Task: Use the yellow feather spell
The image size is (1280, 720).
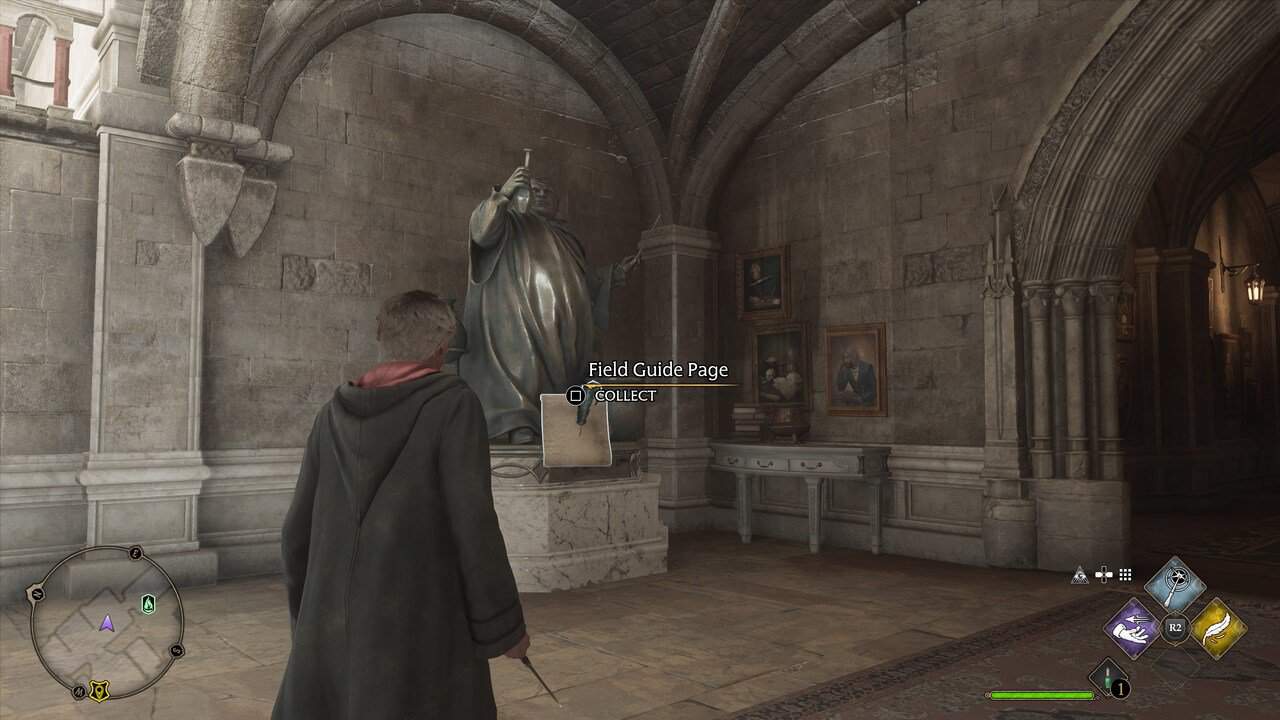Action: [x=1218, y=628]
